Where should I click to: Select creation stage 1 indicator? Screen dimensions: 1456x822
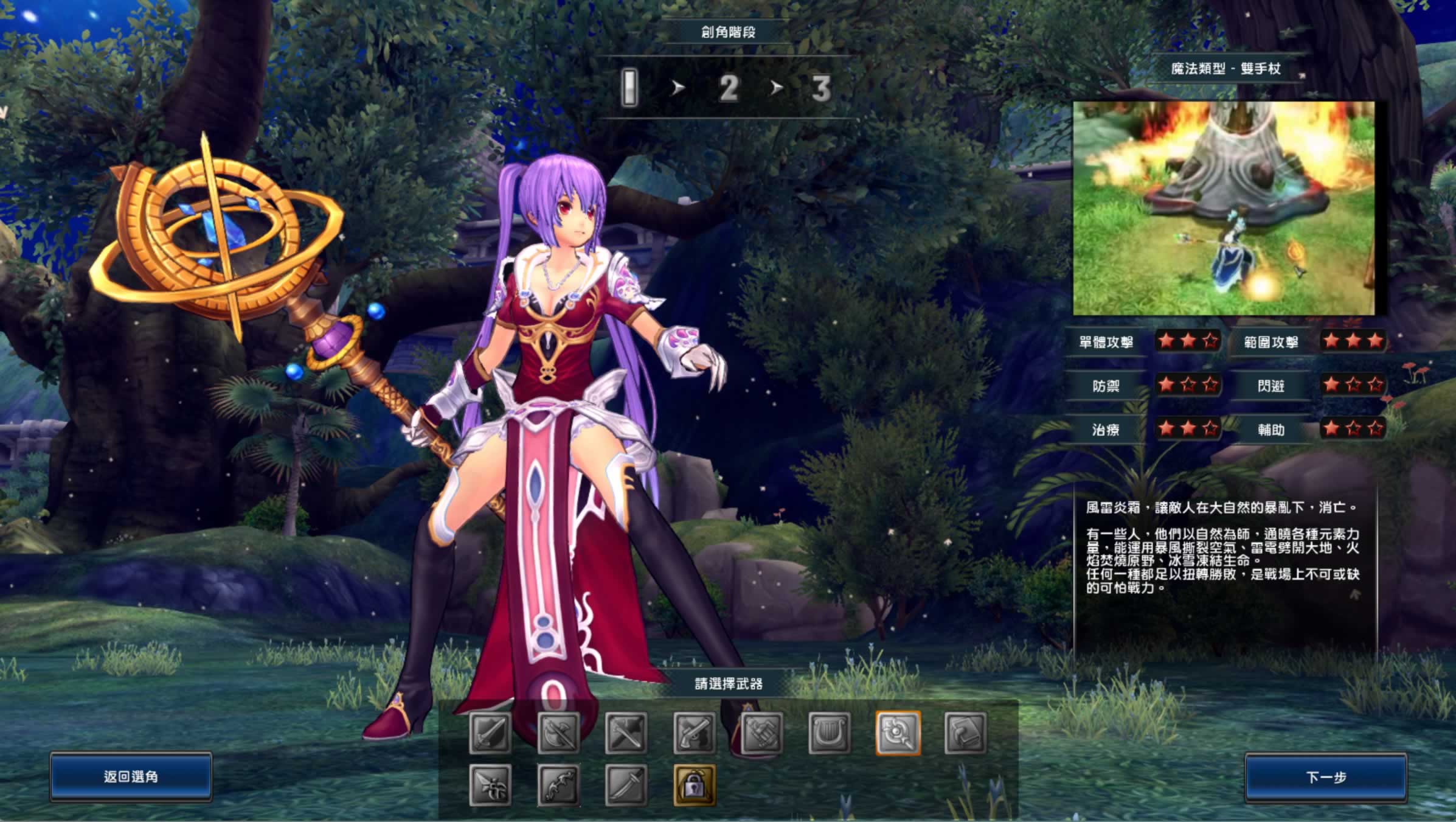630,88
